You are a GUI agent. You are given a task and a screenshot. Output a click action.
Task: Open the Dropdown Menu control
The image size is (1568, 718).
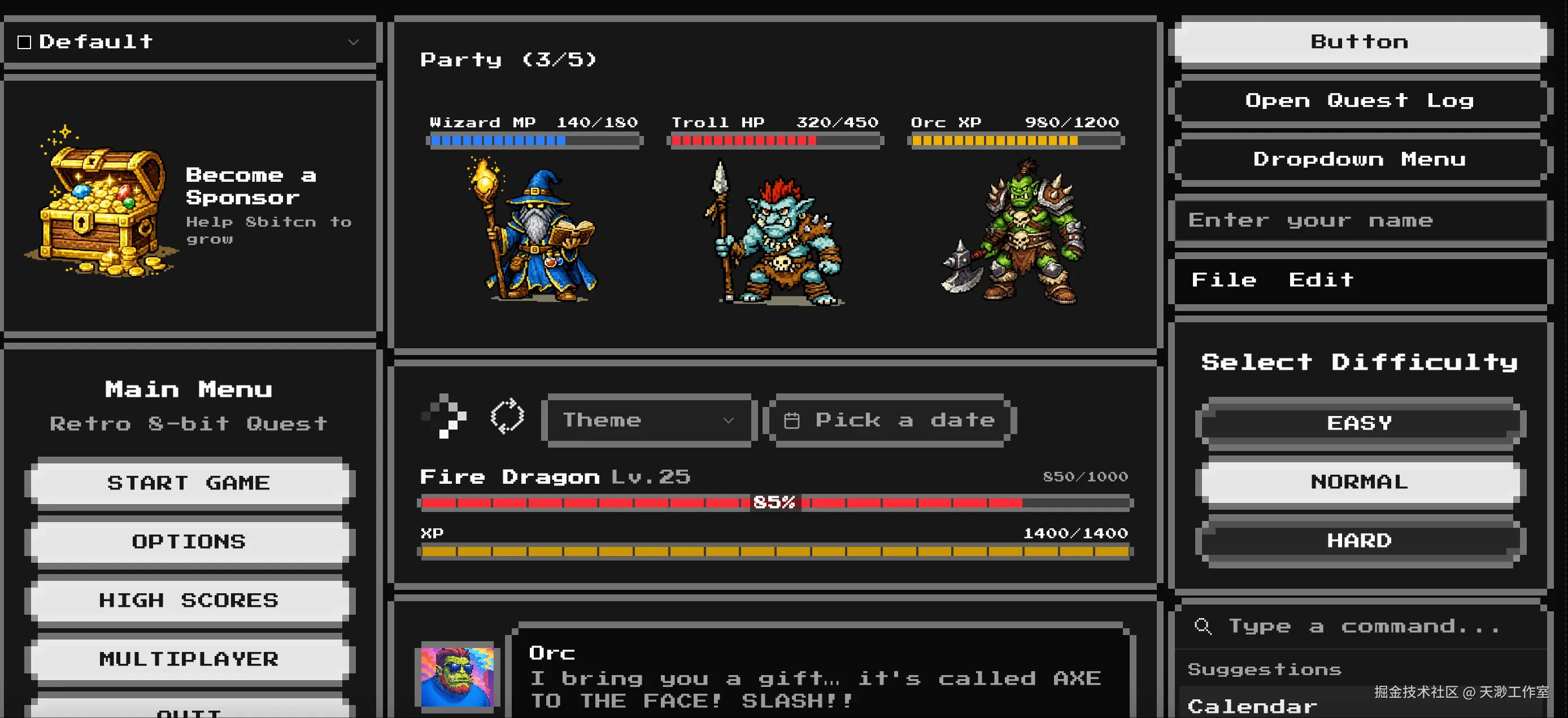(1359, 159)
